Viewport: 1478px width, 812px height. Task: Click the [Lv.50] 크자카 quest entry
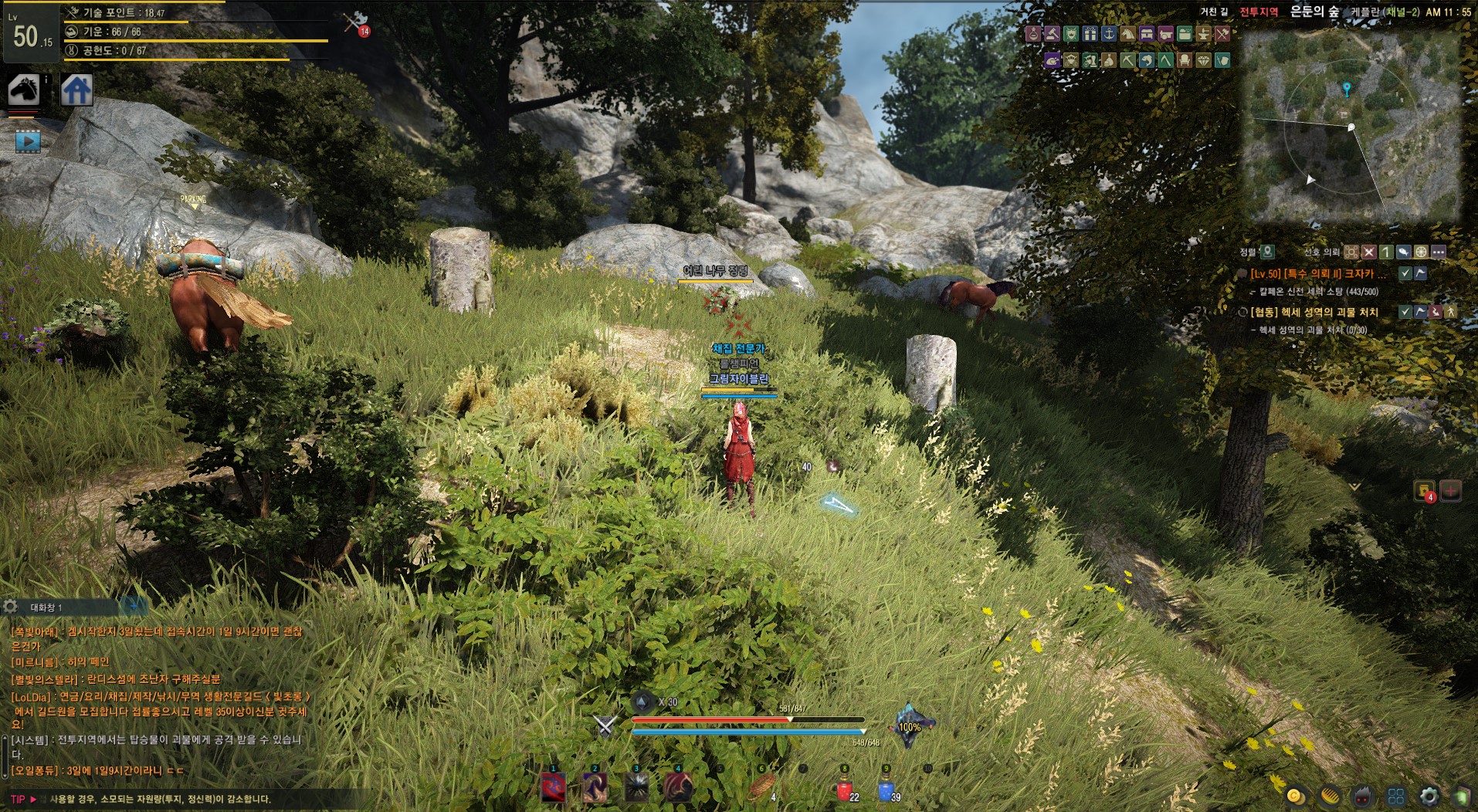(x=1317, y=274)
